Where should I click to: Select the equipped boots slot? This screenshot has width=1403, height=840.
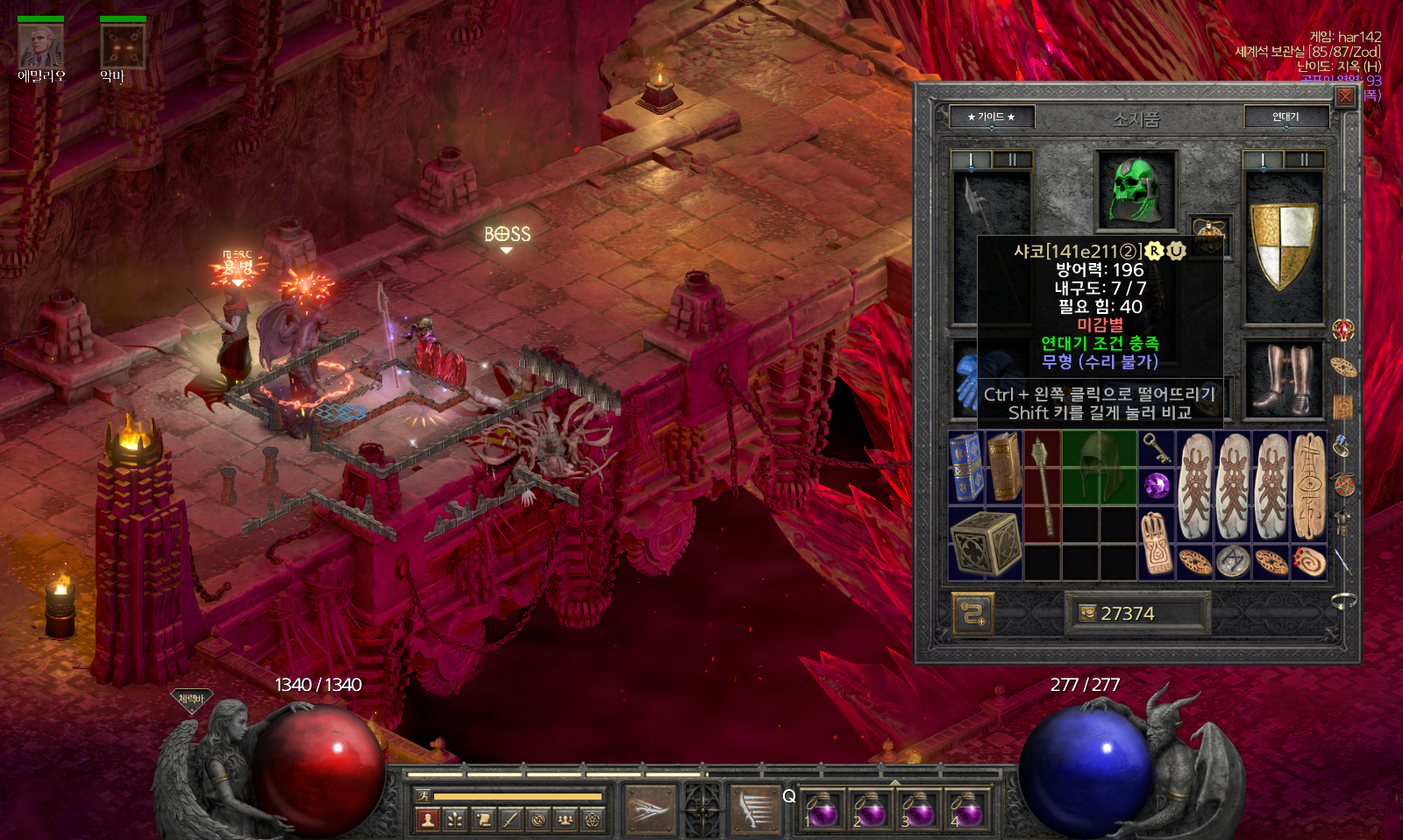point(1283,379)
